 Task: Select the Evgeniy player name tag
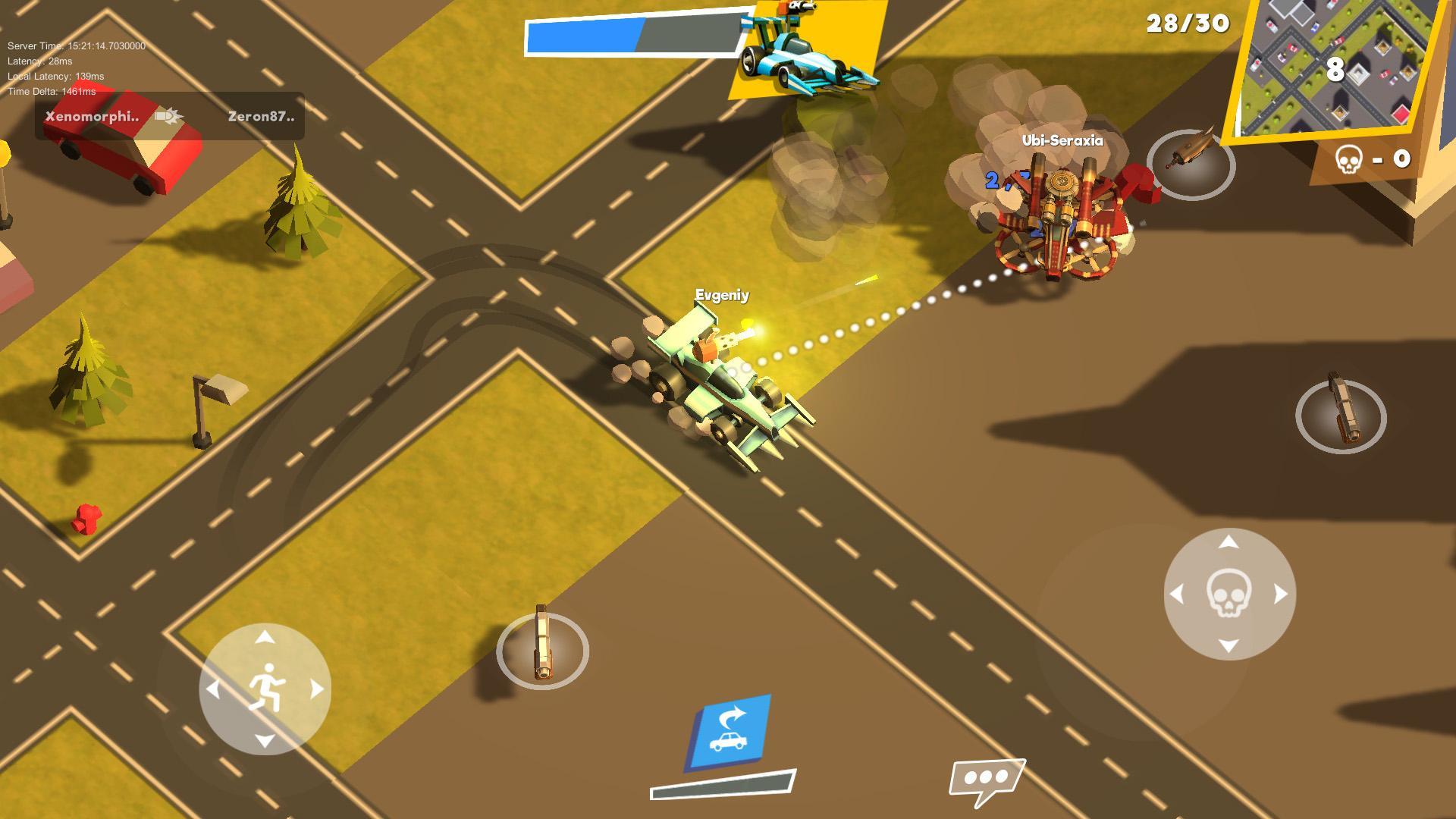point(722,297)
